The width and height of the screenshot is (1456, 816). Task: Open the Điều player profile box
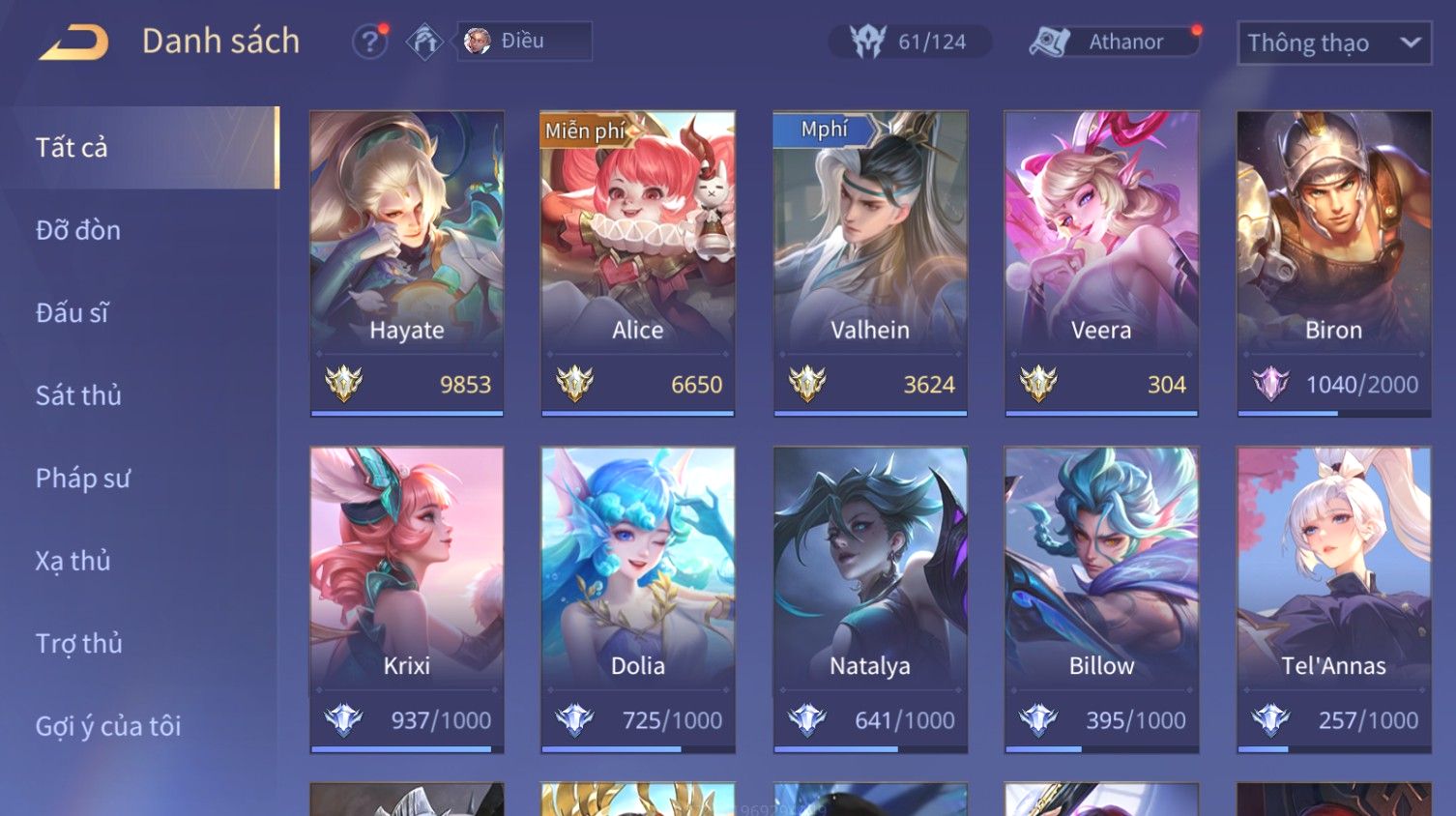524,42
